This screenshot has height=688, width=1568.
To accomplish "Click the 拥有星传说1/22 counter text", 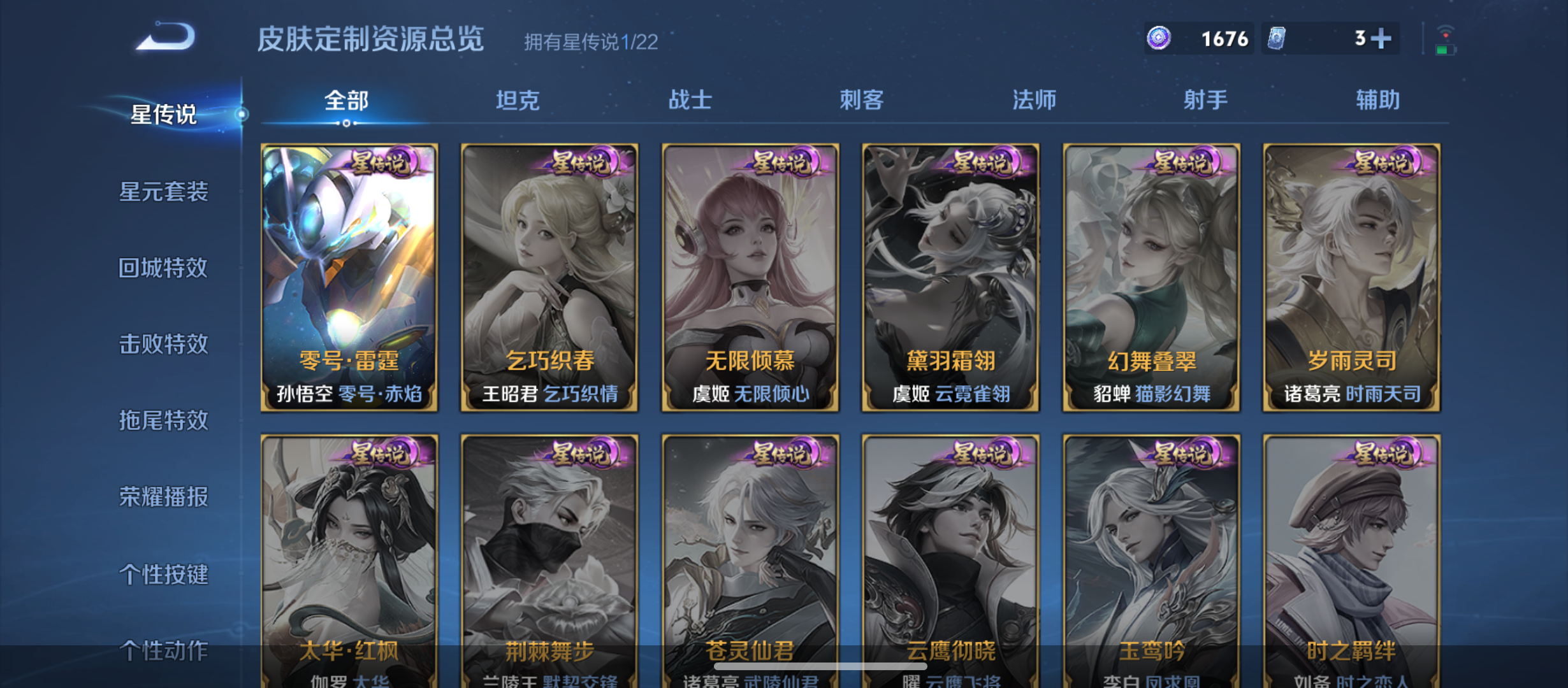I will [x=590, y=43].
